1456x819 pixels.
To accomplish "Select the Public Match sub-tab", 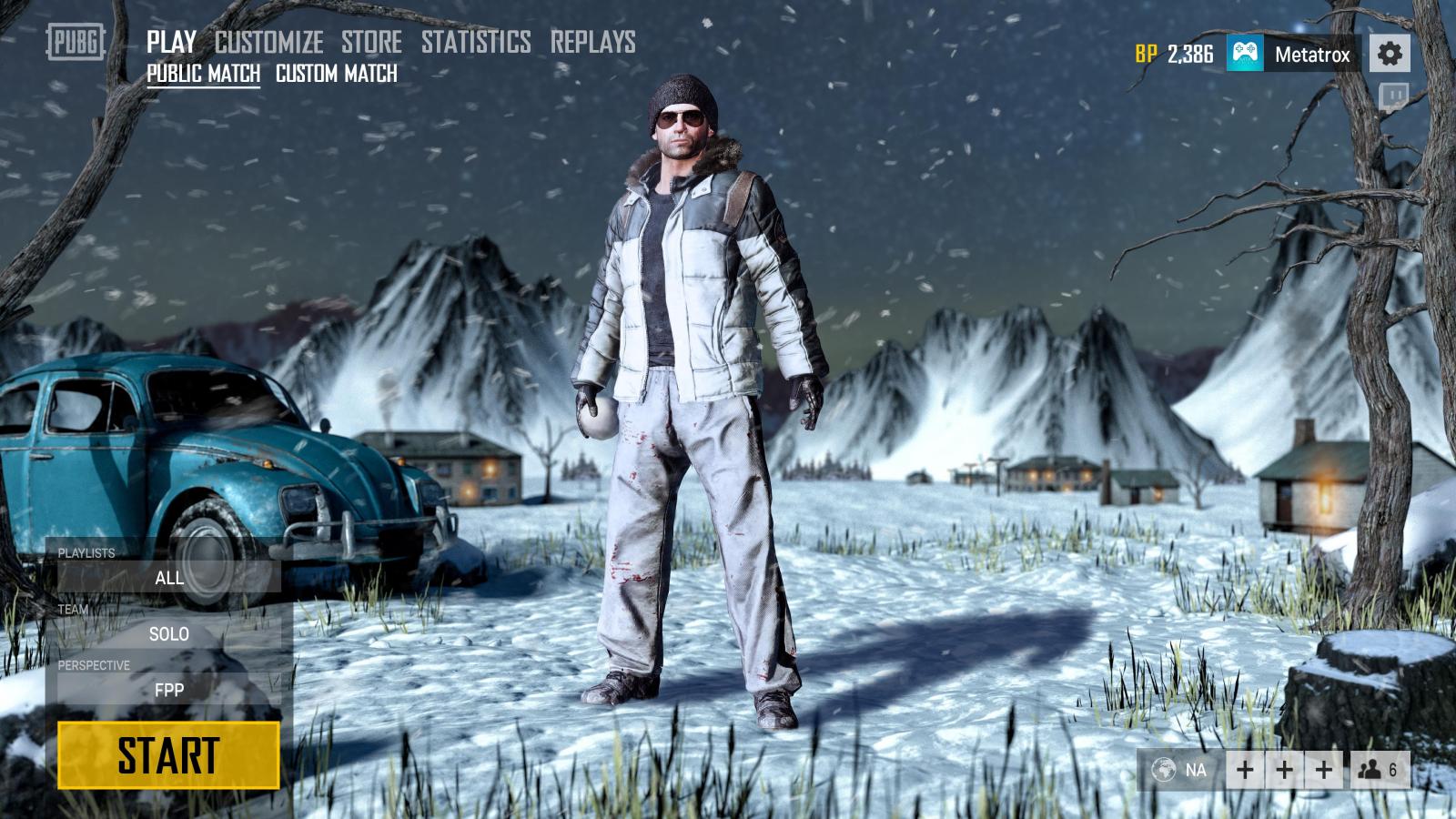I will pos(203,74).
